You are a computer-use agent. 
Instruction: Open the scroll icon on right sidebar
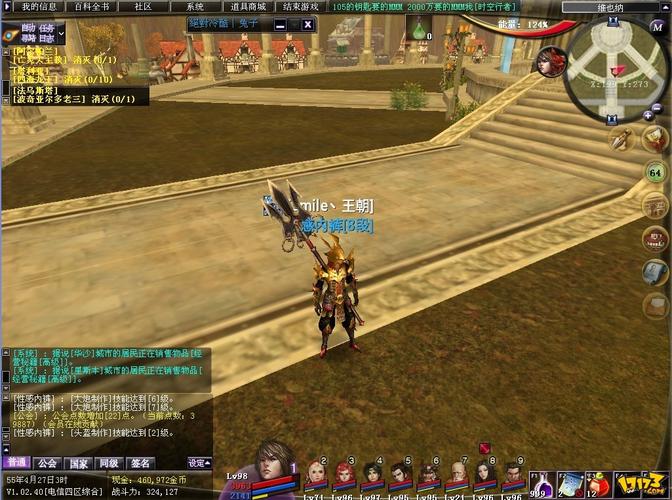(x=656, y=271)
